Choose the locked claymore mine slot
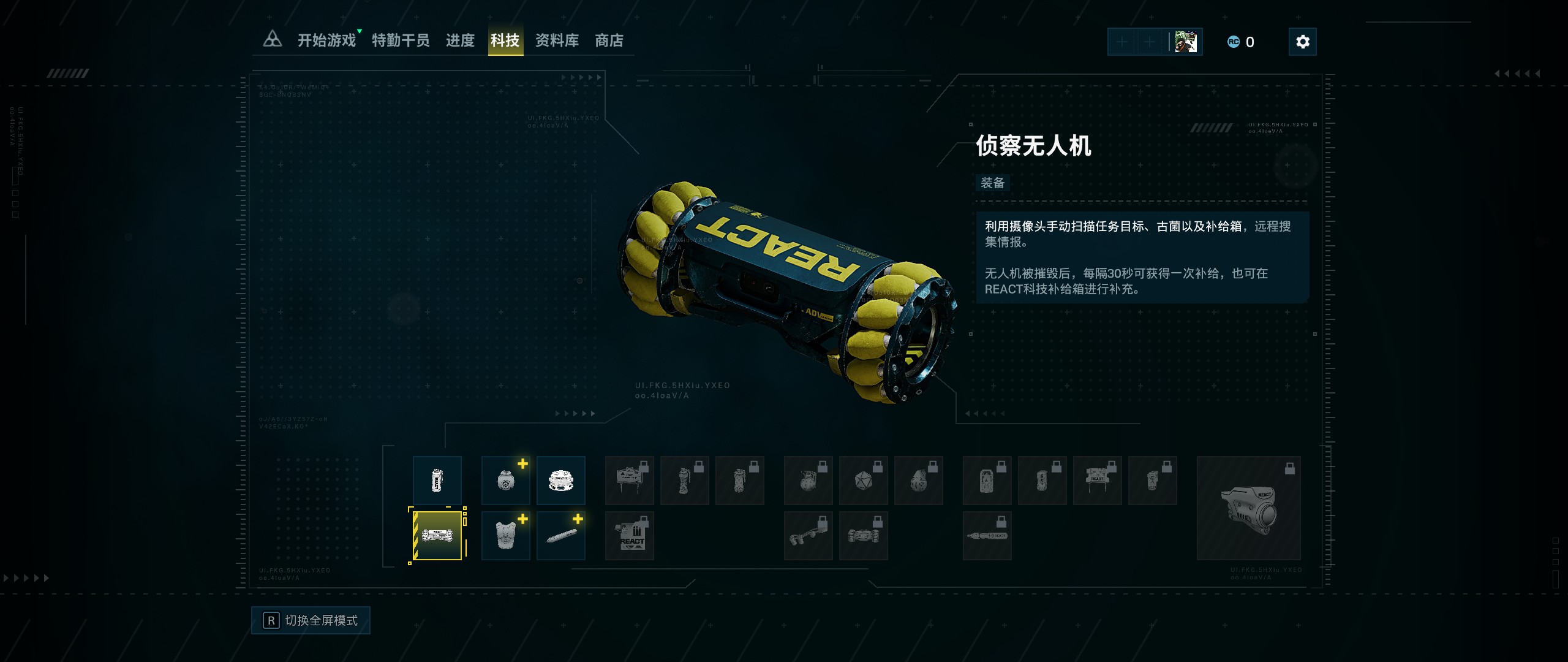1568x662 pixels. pyautogui.click(x=629, y=481)
